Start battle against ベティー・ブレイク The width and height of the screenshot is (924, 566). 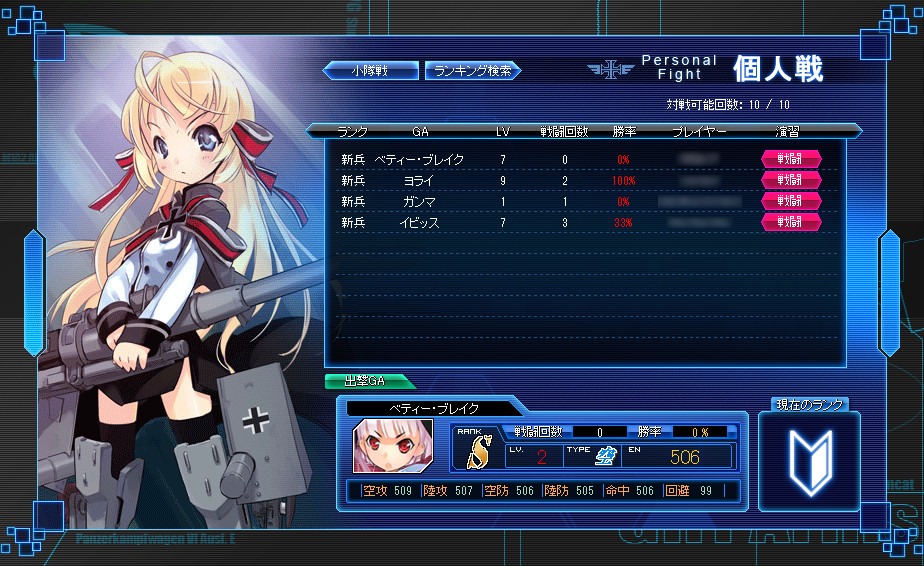coord(791,159)
